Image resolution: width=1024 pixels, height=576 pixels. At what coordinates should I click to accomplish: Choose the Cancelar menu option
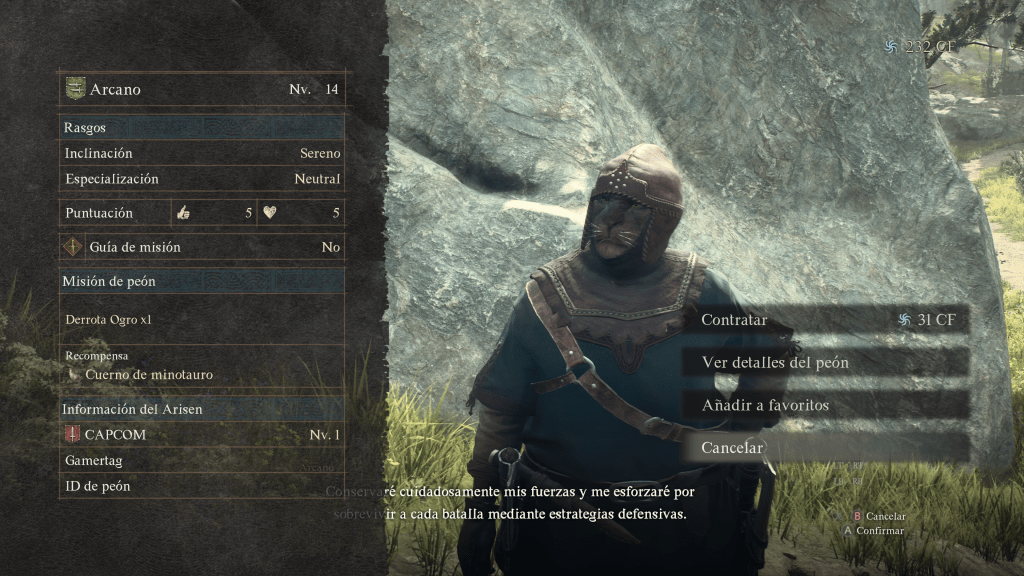tap(825, 448)
